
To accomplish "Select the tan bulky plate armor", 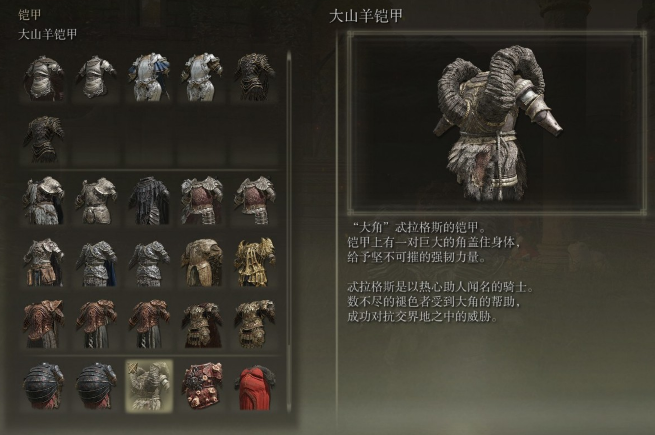I will coord(201,261).
